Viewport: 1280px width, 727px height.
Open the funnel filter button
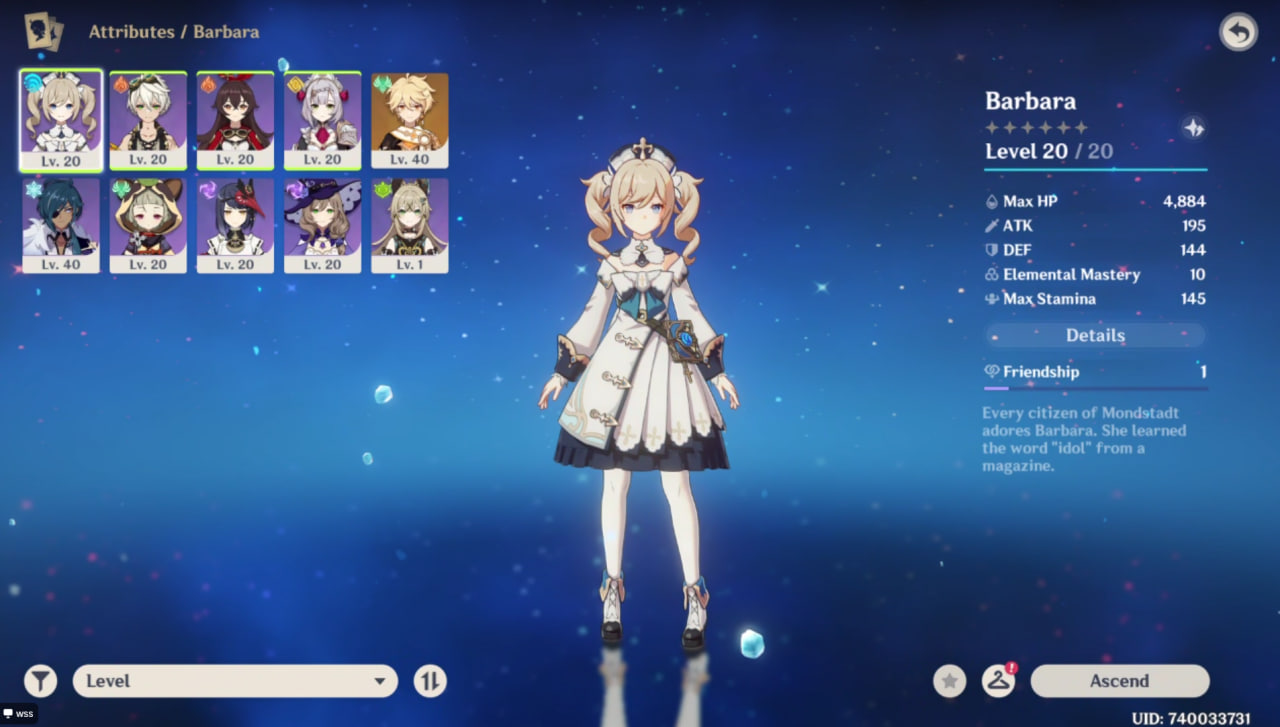point(40,681)
